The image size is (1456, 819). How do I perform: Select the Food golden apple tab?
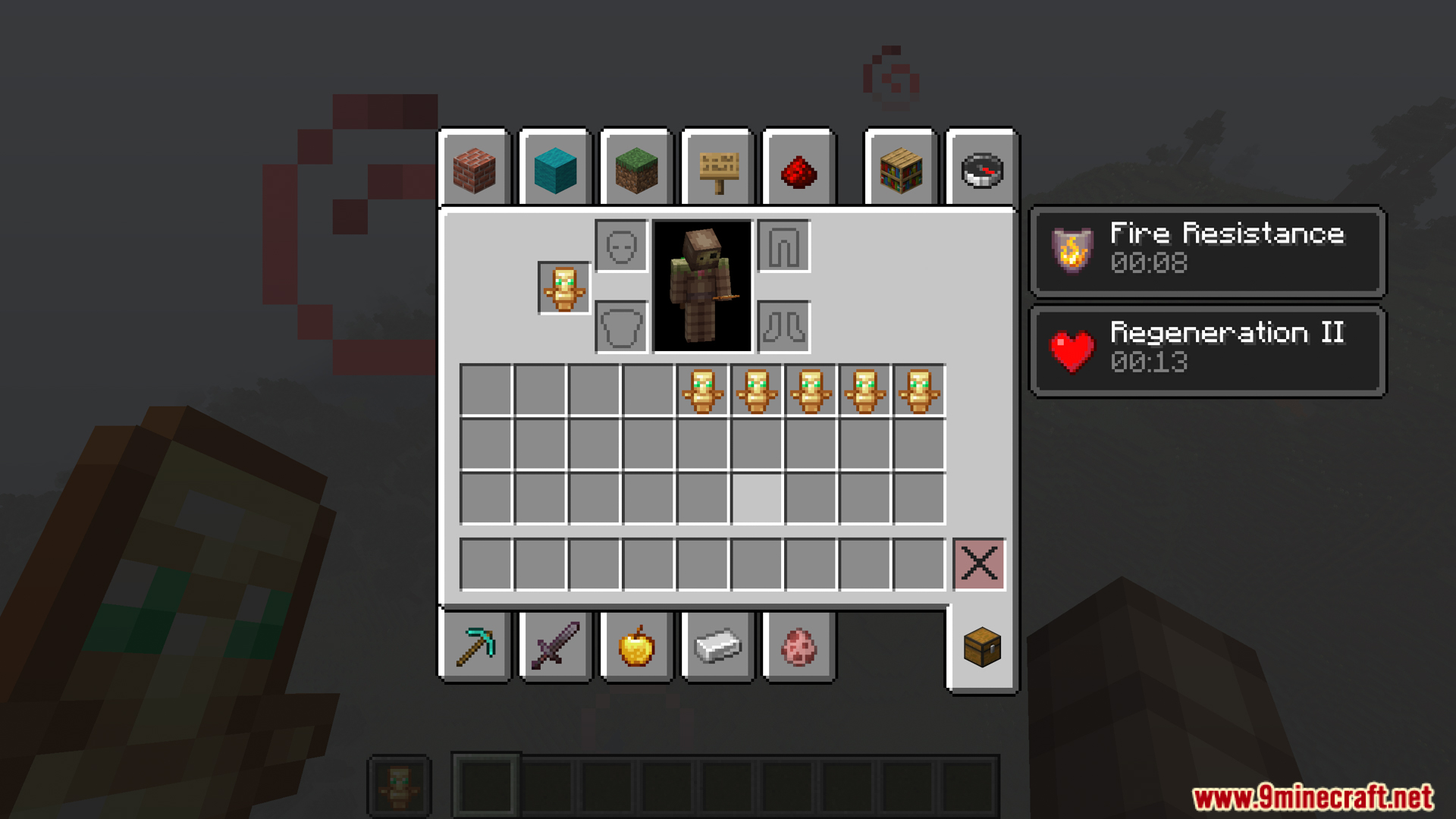click(x=635, y=648)
